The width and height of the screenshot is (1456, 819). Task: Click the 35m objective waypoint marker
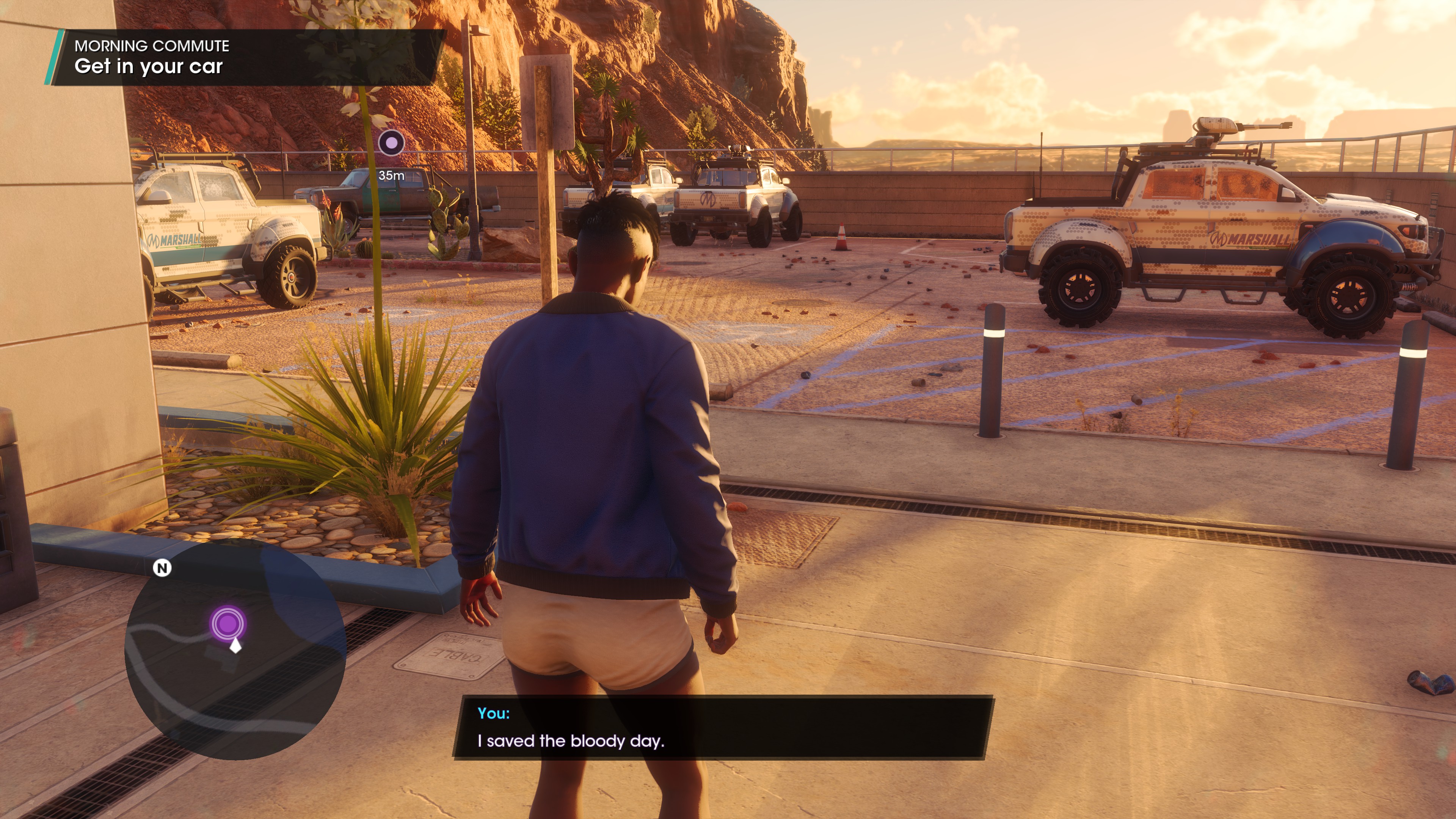[x=391, y=143]
